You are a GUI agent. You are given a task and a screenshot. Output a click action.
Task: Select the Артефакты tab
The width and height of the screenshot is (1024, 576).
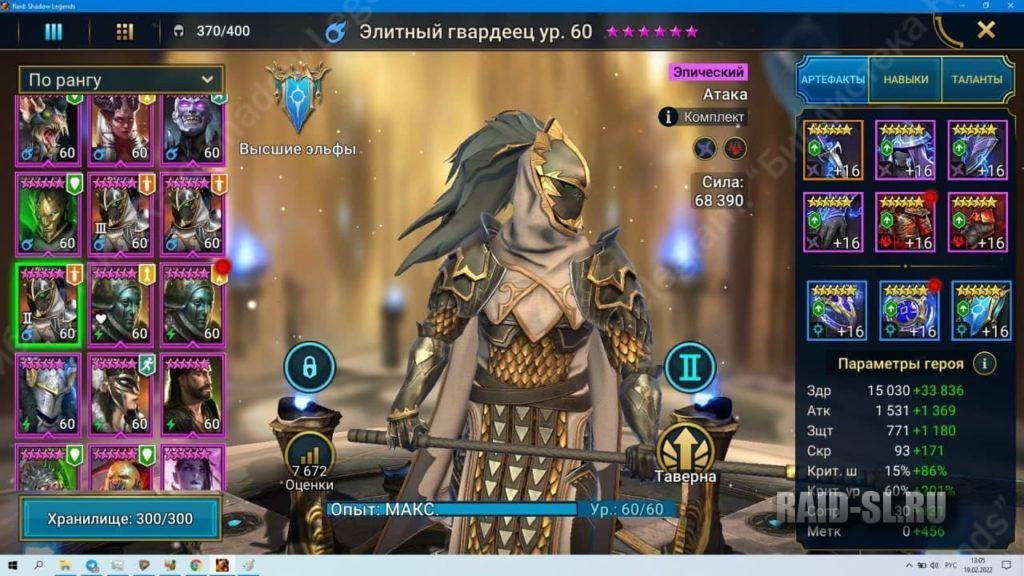[832, 80]
